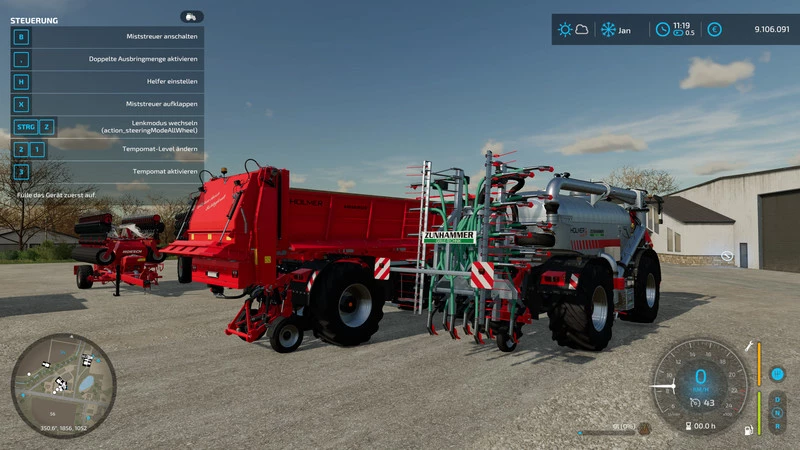800x450 pixels.
Task: Open finances via the euro coin icon
Action: [714, 30]
